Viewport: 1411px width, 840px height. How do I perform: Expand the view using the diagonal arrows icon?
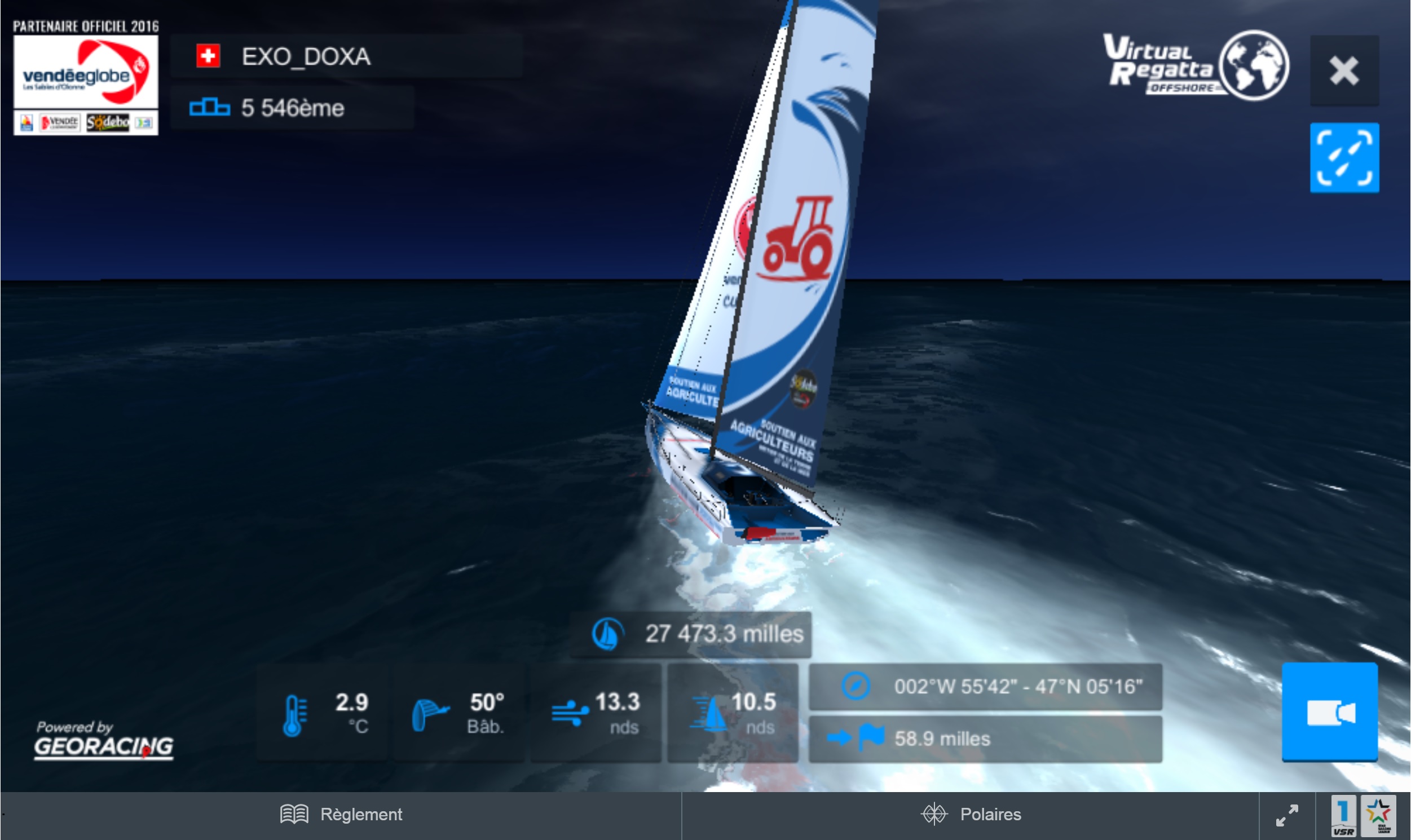pyautogui.click(x=1286, y=815)
